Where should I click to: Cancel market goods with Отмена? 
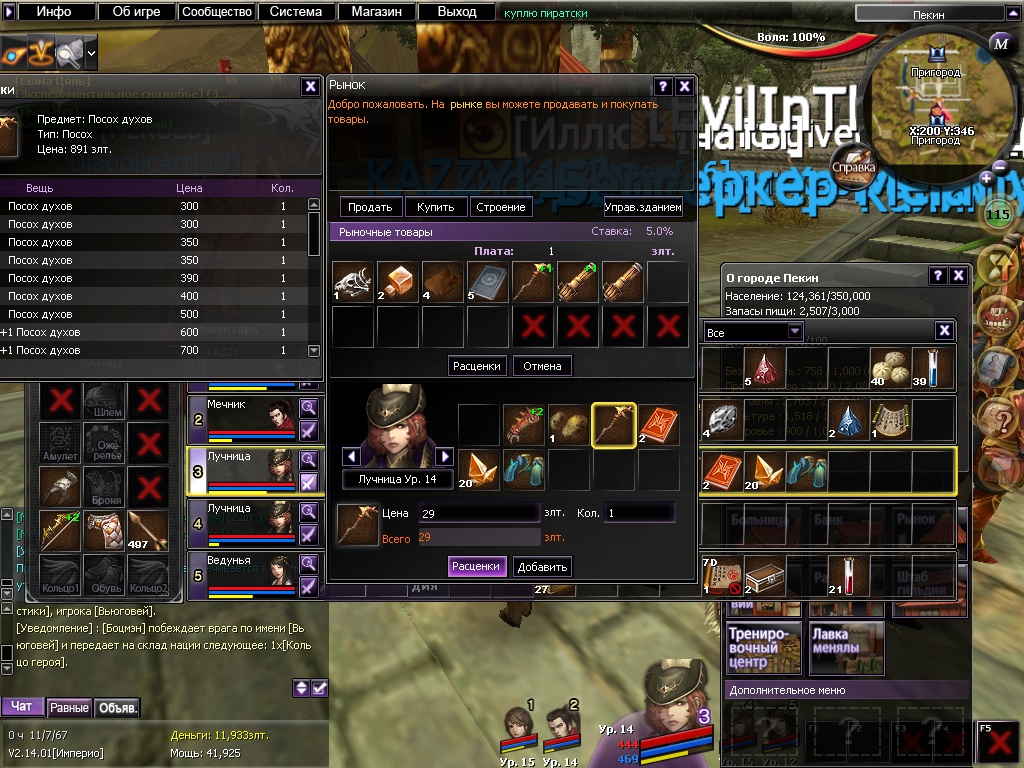point(542,366)
